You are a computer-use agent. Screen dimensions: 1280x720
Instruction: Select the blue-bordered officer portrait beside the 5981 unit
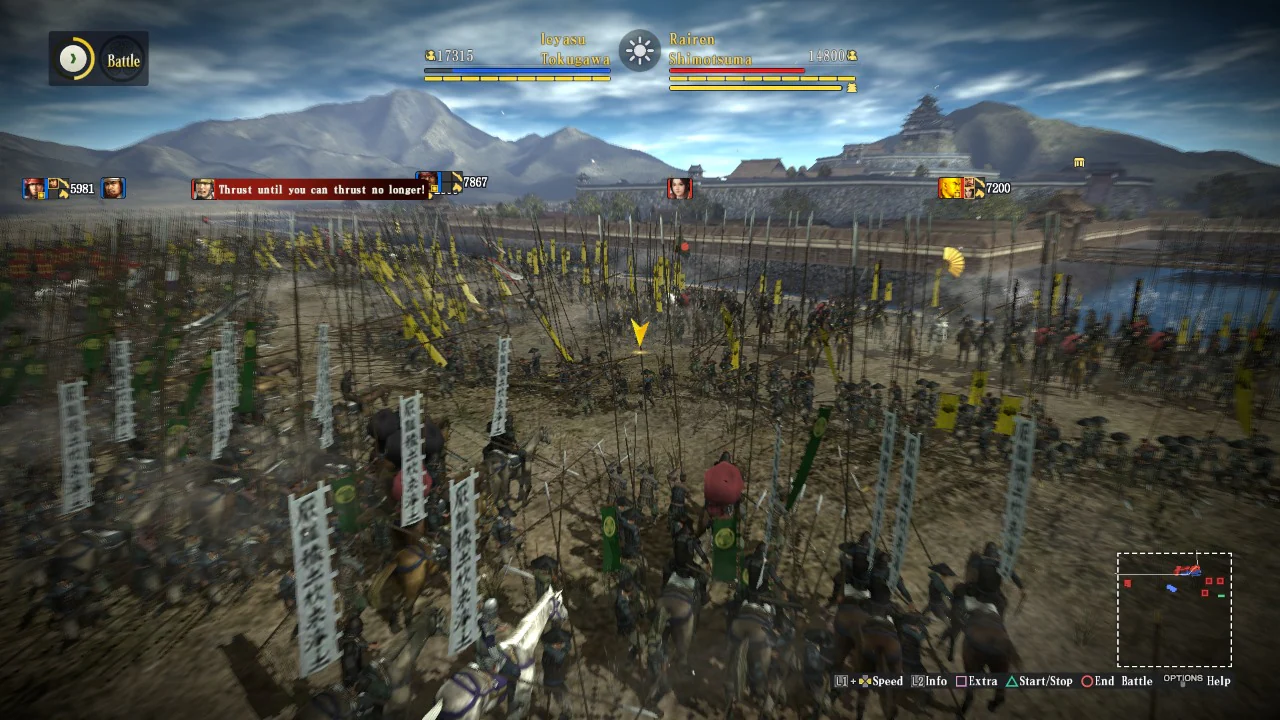pos(113,188)
